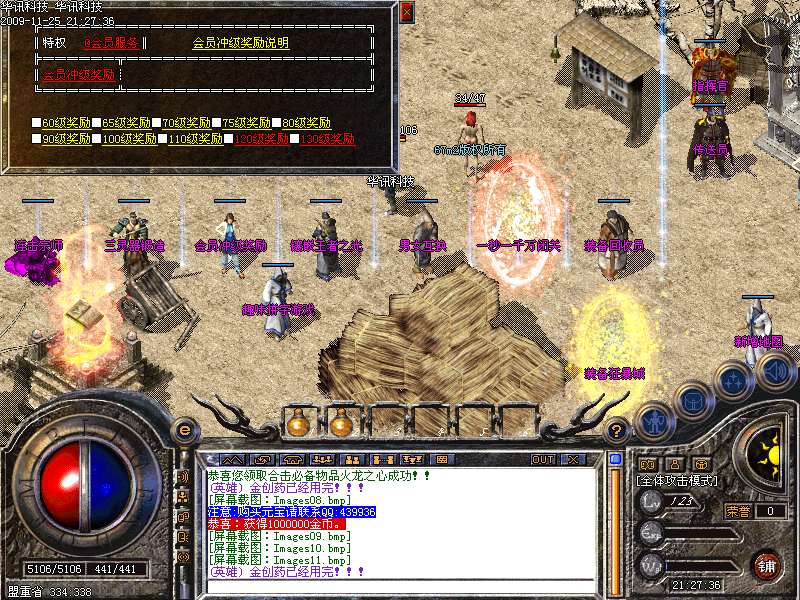This screenshot has width=800, height=600.
Task: Close the member rewards dialog
Action: tap(406, 13)
